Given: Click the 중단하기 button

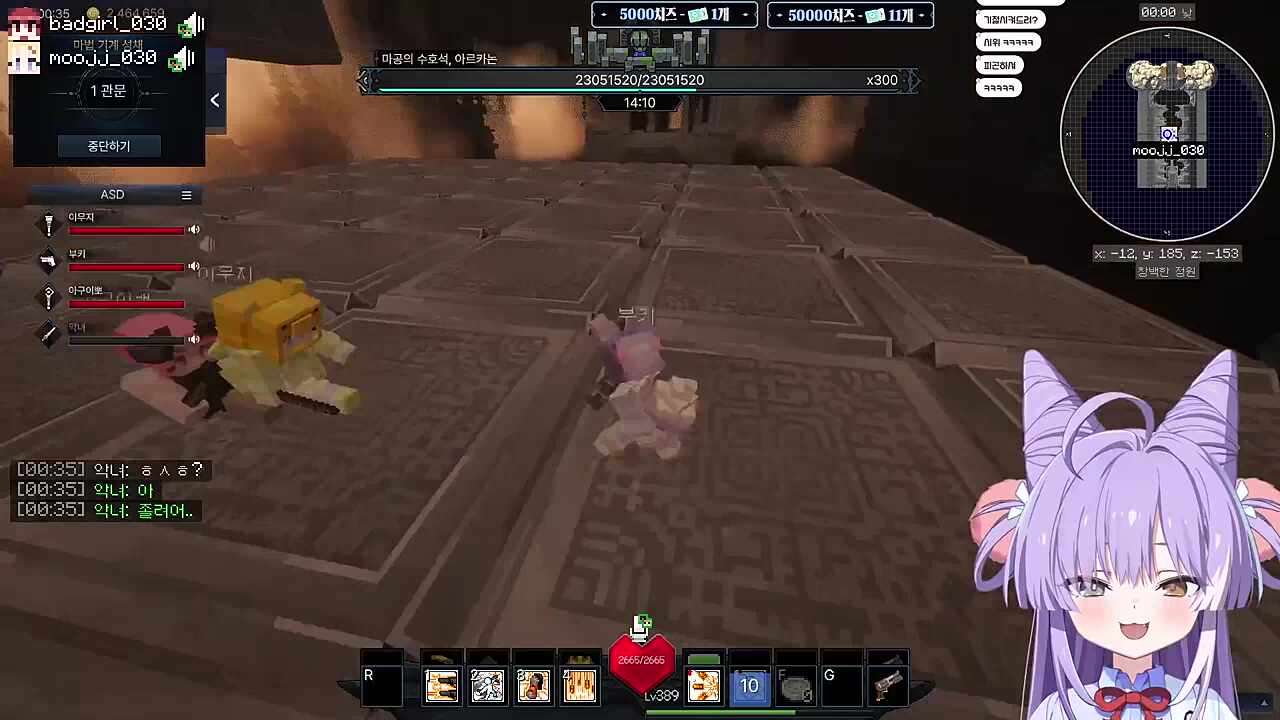Looking at the screenshot, I should point(108,146).
